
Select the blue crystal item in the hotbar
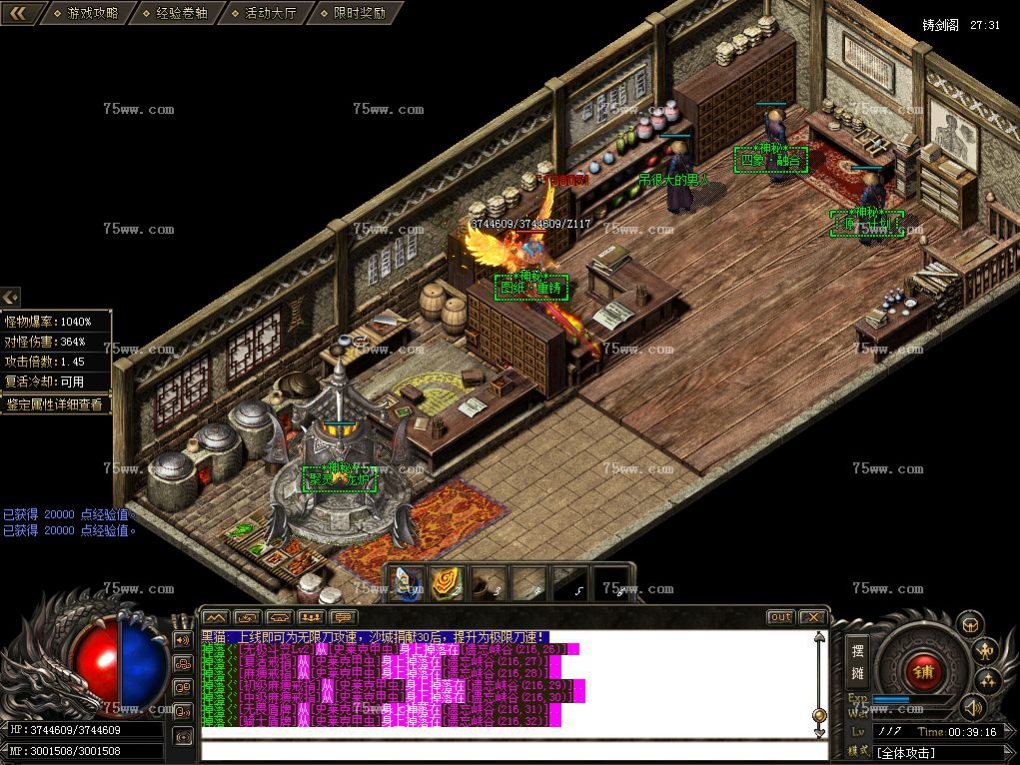[405, 584]
